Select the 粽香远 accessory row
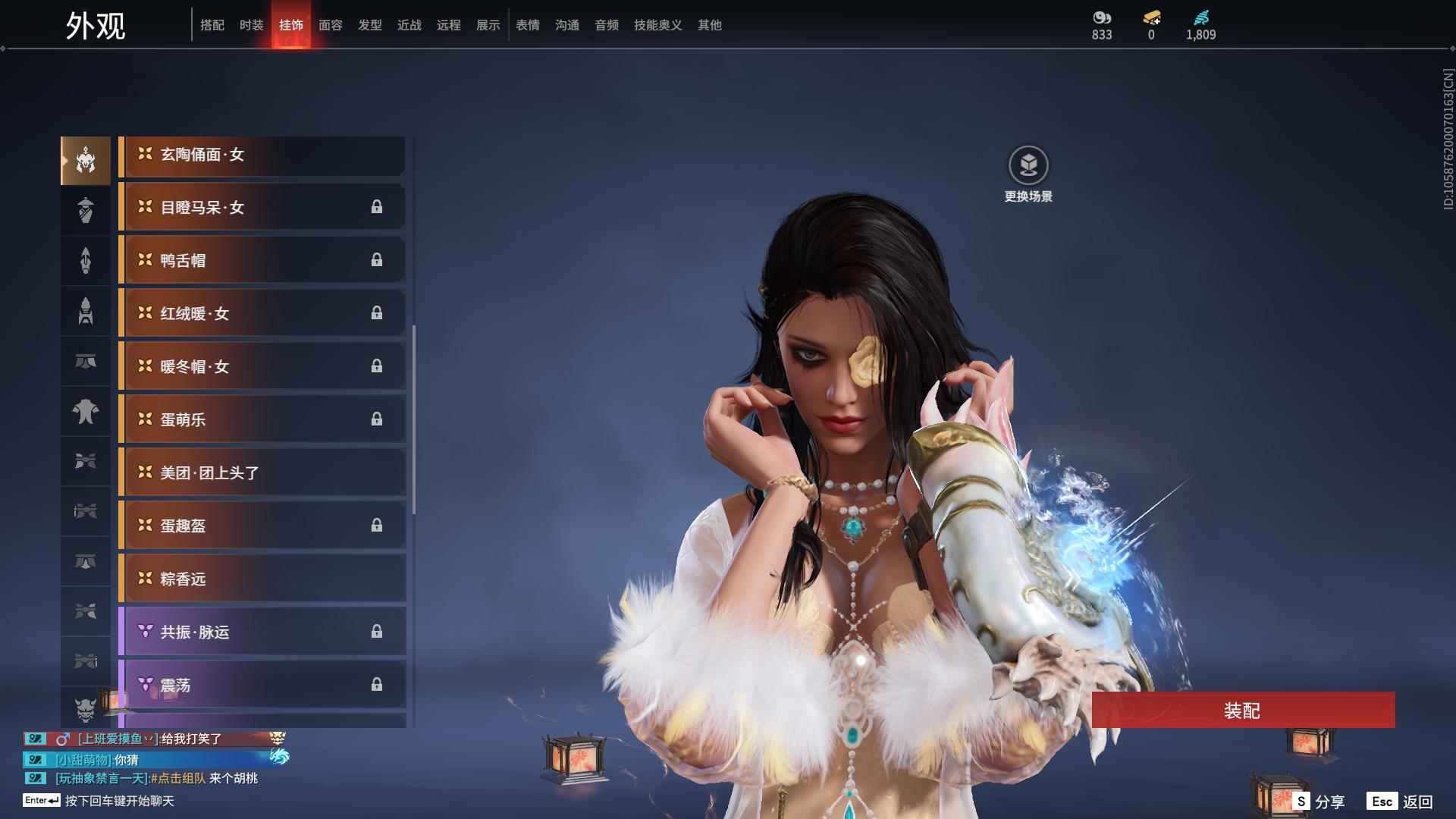The width and height of the screenshot is (1456, 819). tap(262, 579)
